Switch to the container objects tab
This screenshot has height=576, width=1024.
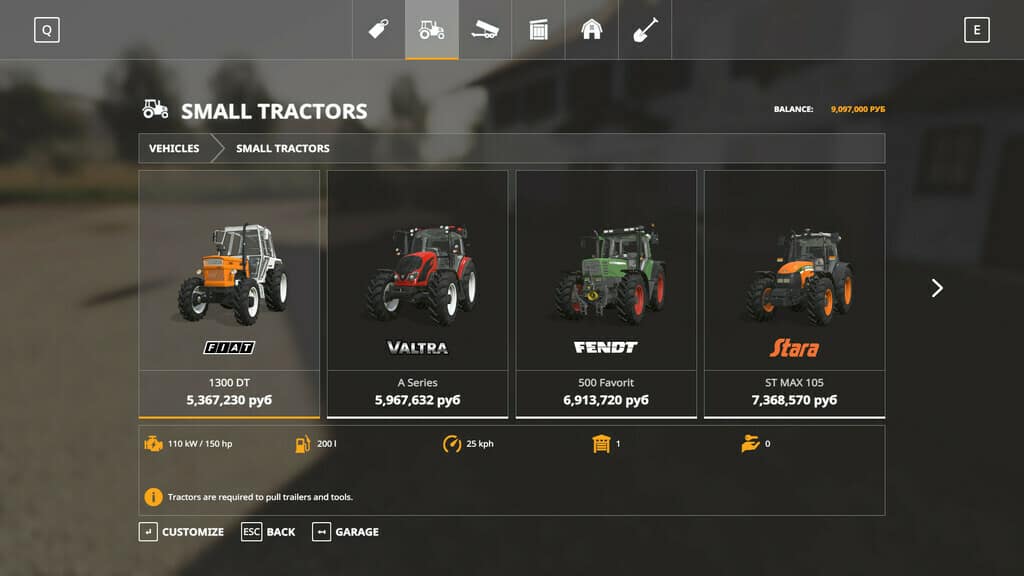coord(539,30)
